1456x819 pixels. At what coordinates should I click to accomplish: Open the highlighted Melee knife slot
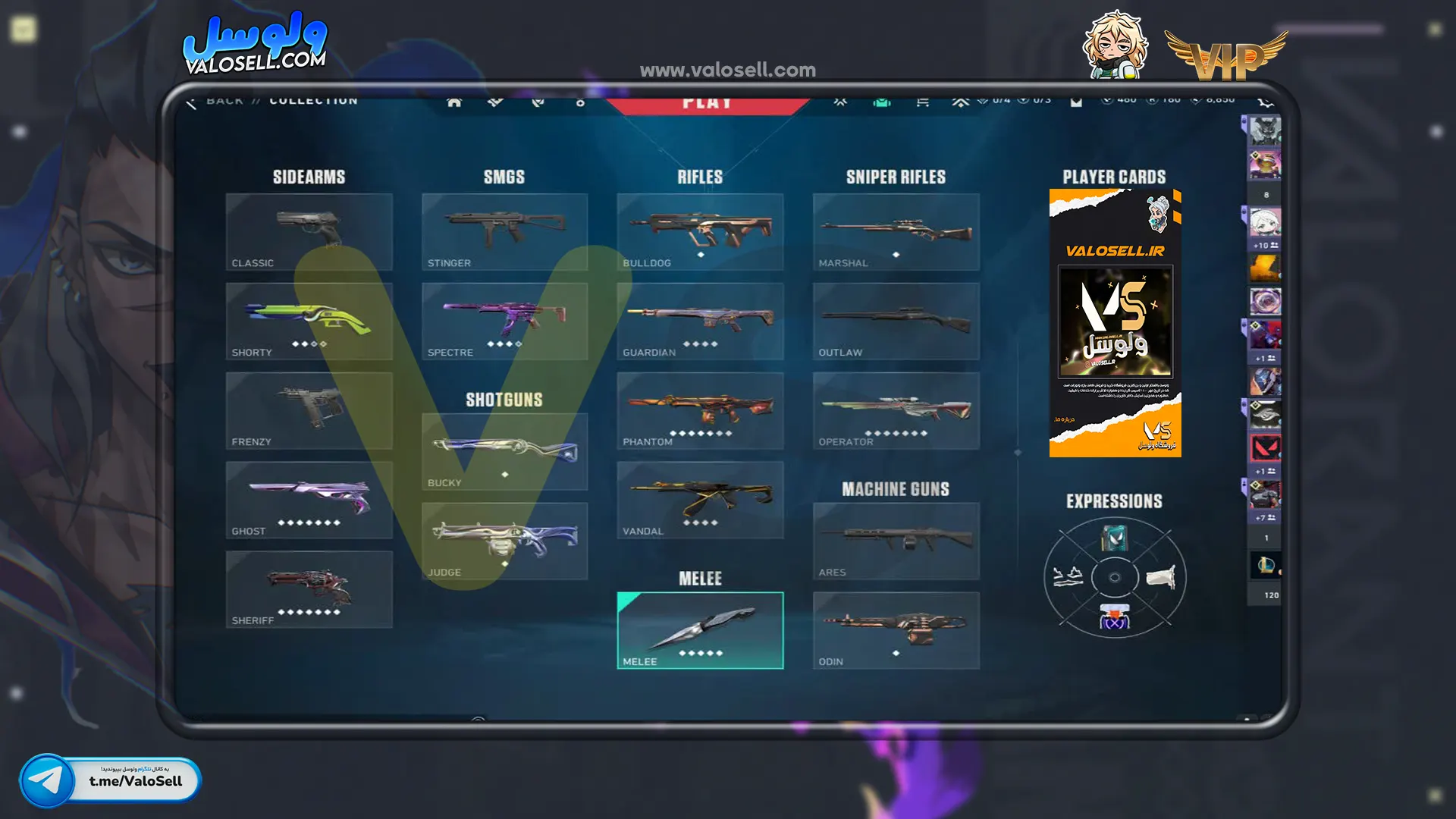pos(700,630)
